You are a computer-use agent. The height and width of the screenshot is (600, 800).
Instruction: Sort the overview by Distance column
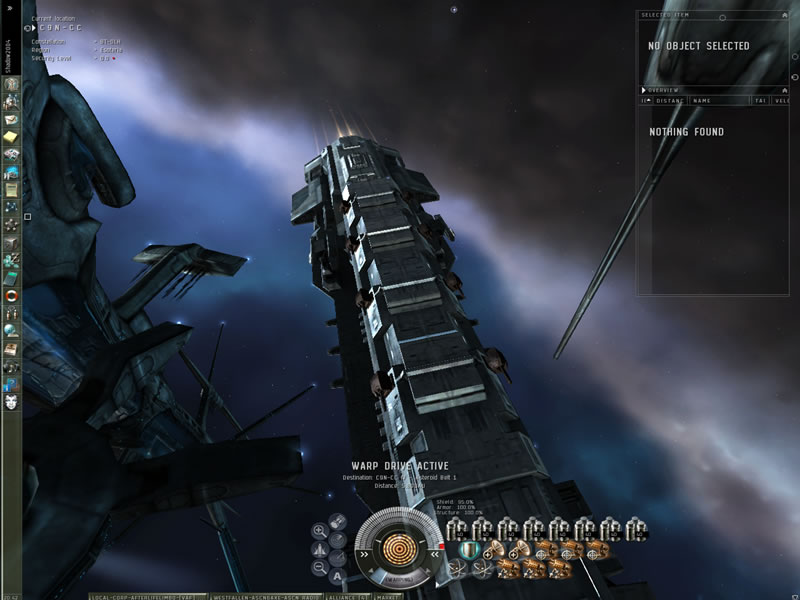coord(669,100)
